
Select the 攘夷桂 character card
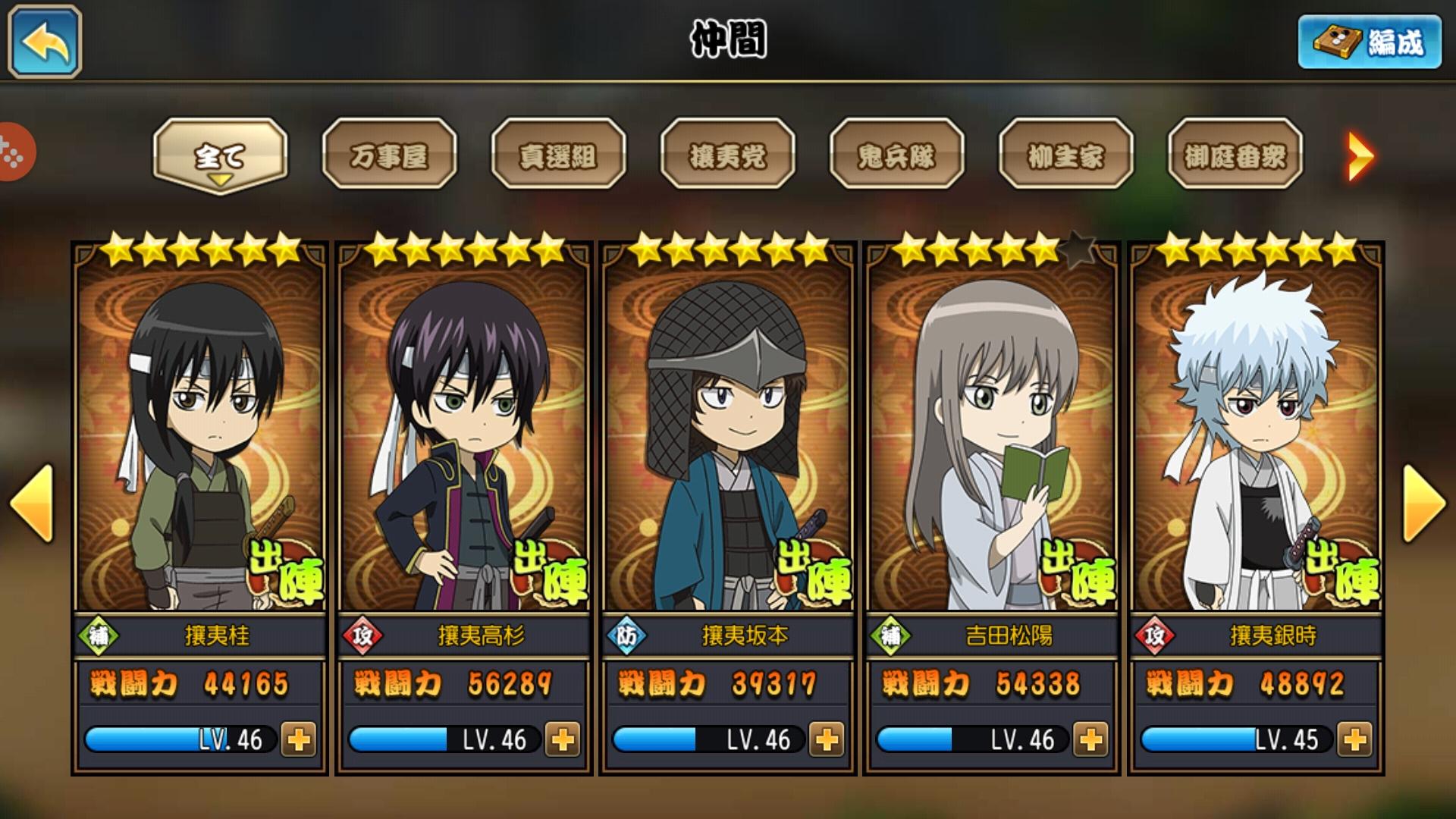[x=199, y=440]
